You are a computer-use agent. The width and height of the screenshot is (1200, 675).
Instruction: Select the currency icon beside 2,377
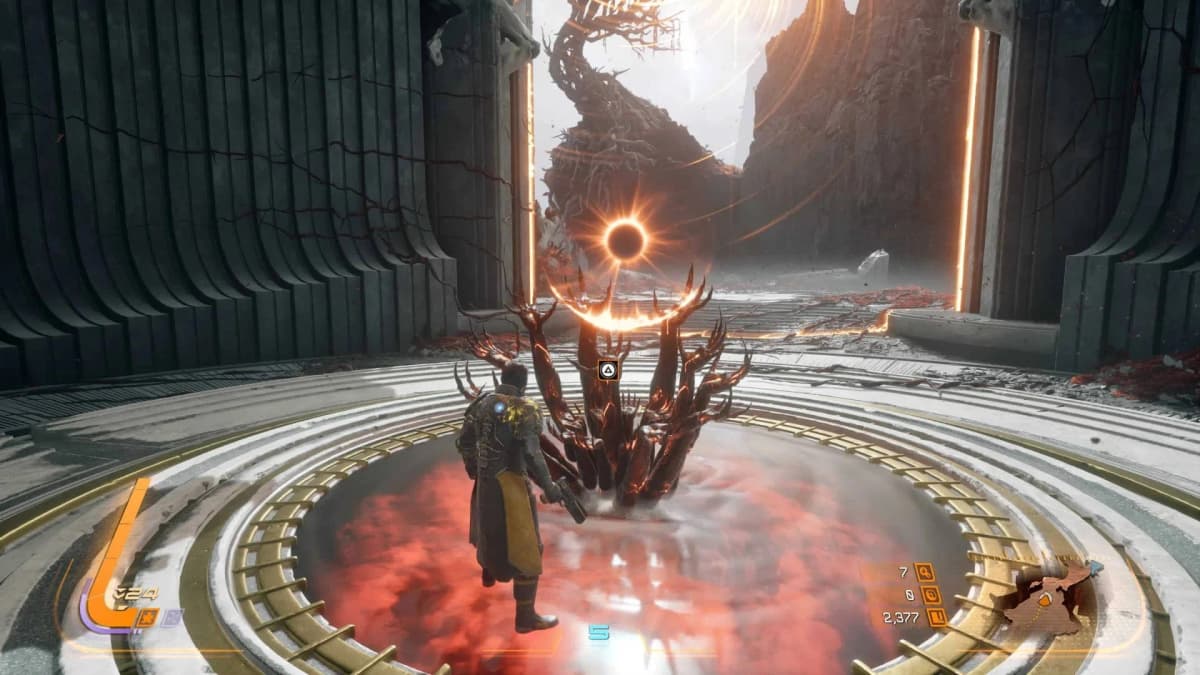(x=938, y=617)
